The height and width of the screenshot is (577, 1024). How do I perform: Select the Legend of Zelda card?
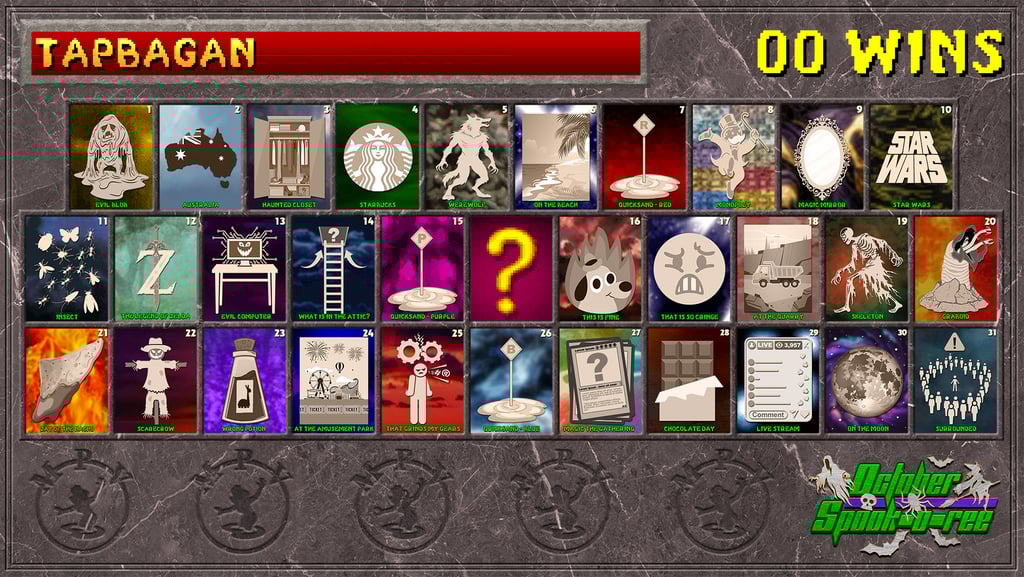[x=156, y=268]
